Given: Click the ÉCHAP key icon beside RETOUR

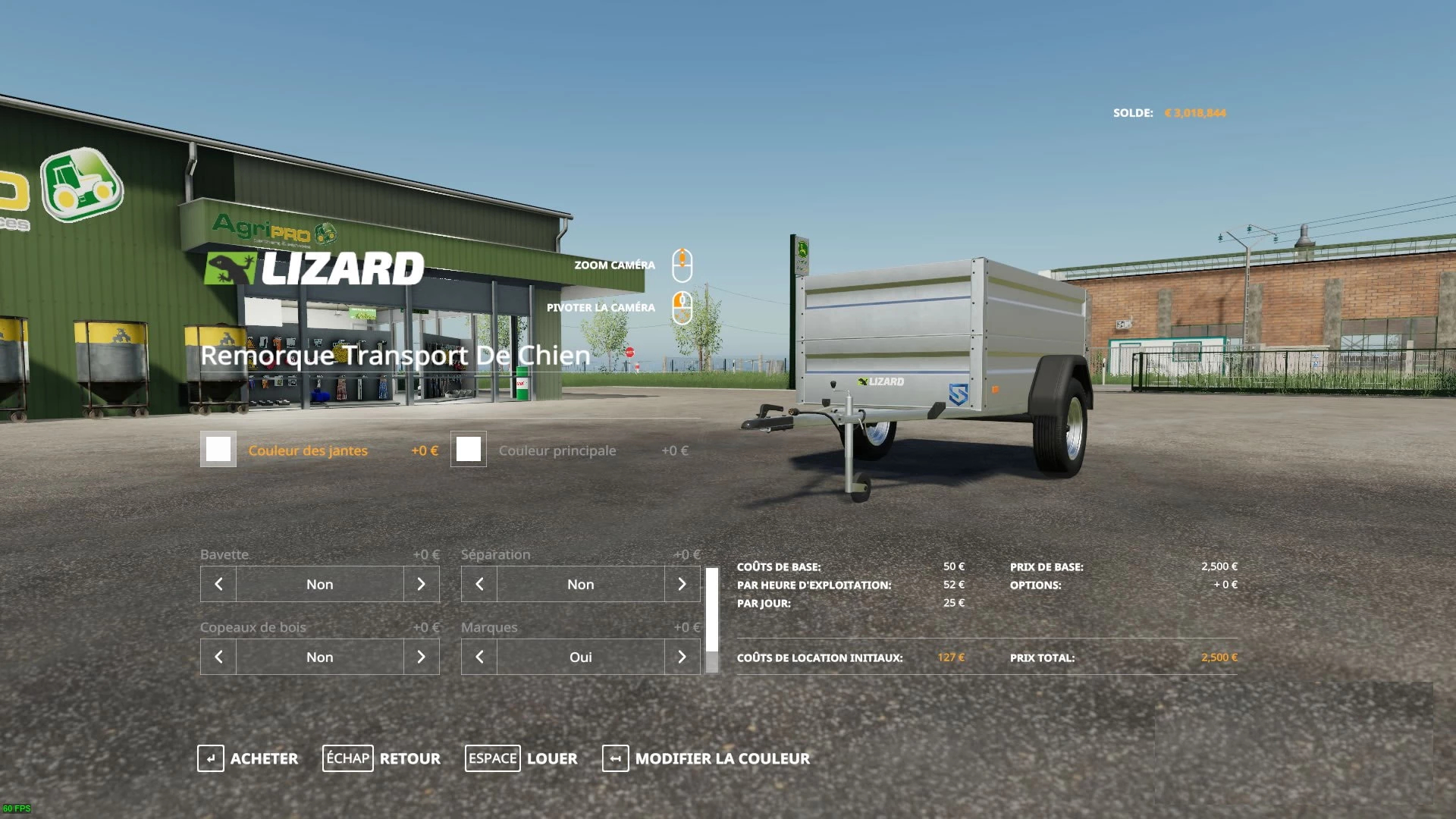Looking at the screenshot, I should click(348, 758).
